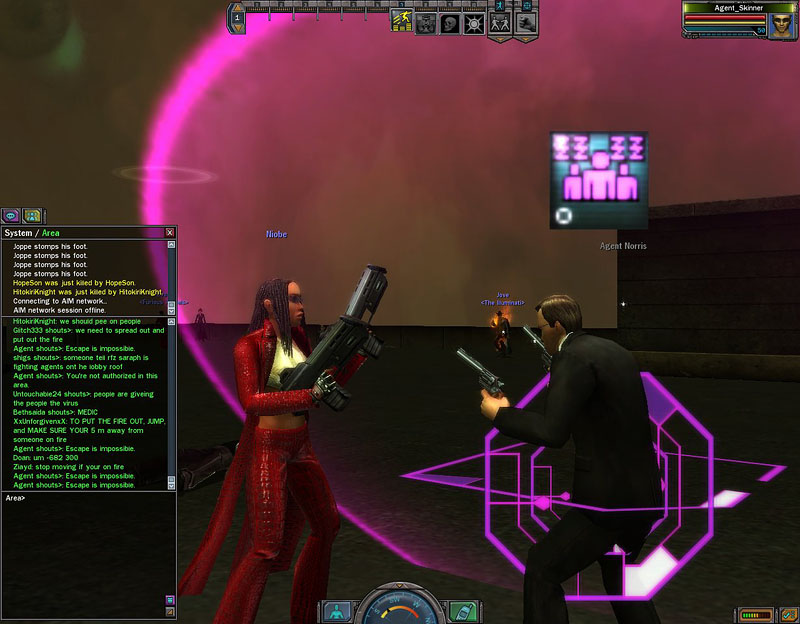Toggle the hotbar page number selector
The width and height of the screenshot is (800, 624).
point(238,18)
